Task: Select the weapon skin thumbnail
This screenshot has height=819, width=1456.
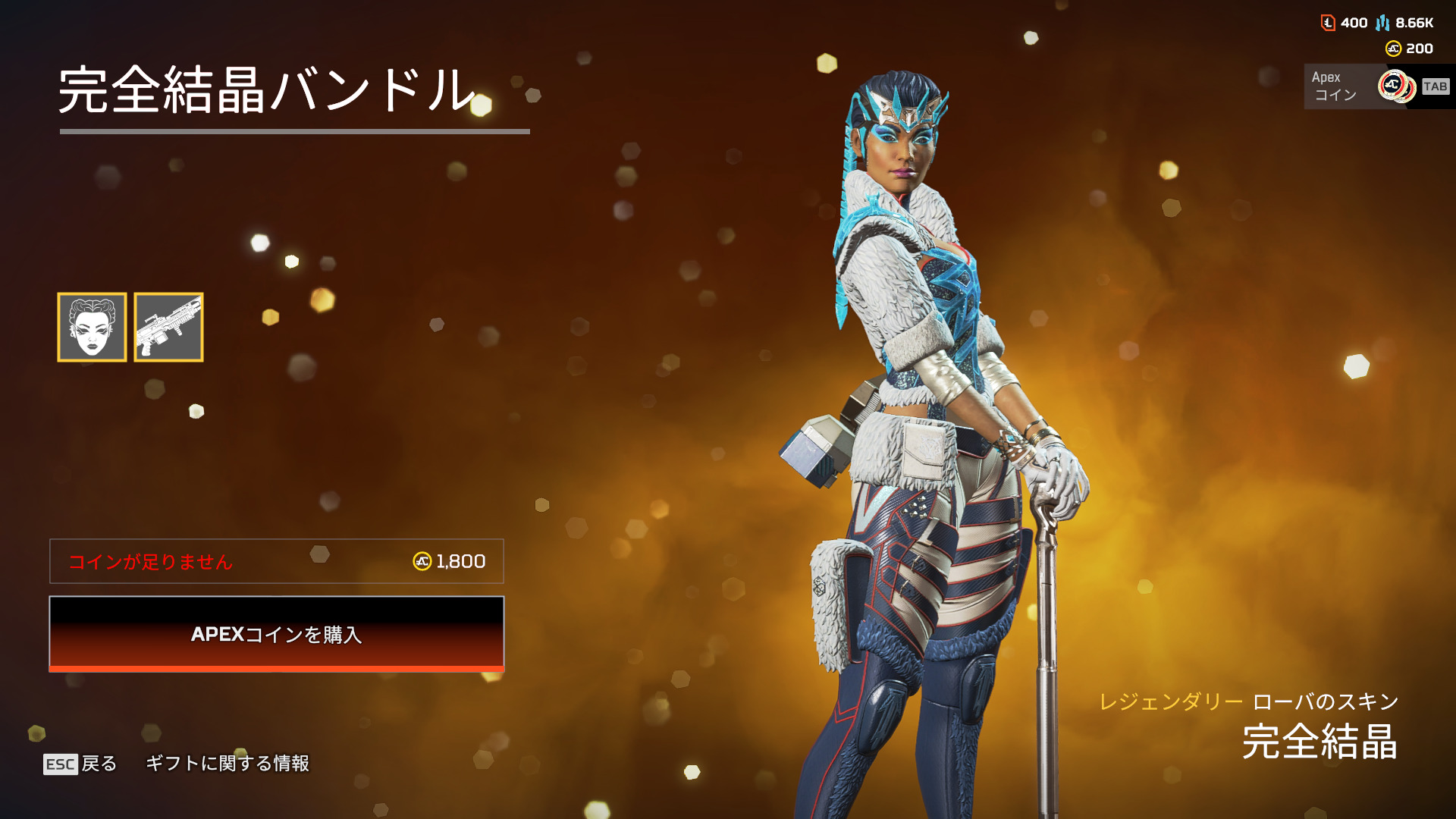Action: [x=168, y=327]
